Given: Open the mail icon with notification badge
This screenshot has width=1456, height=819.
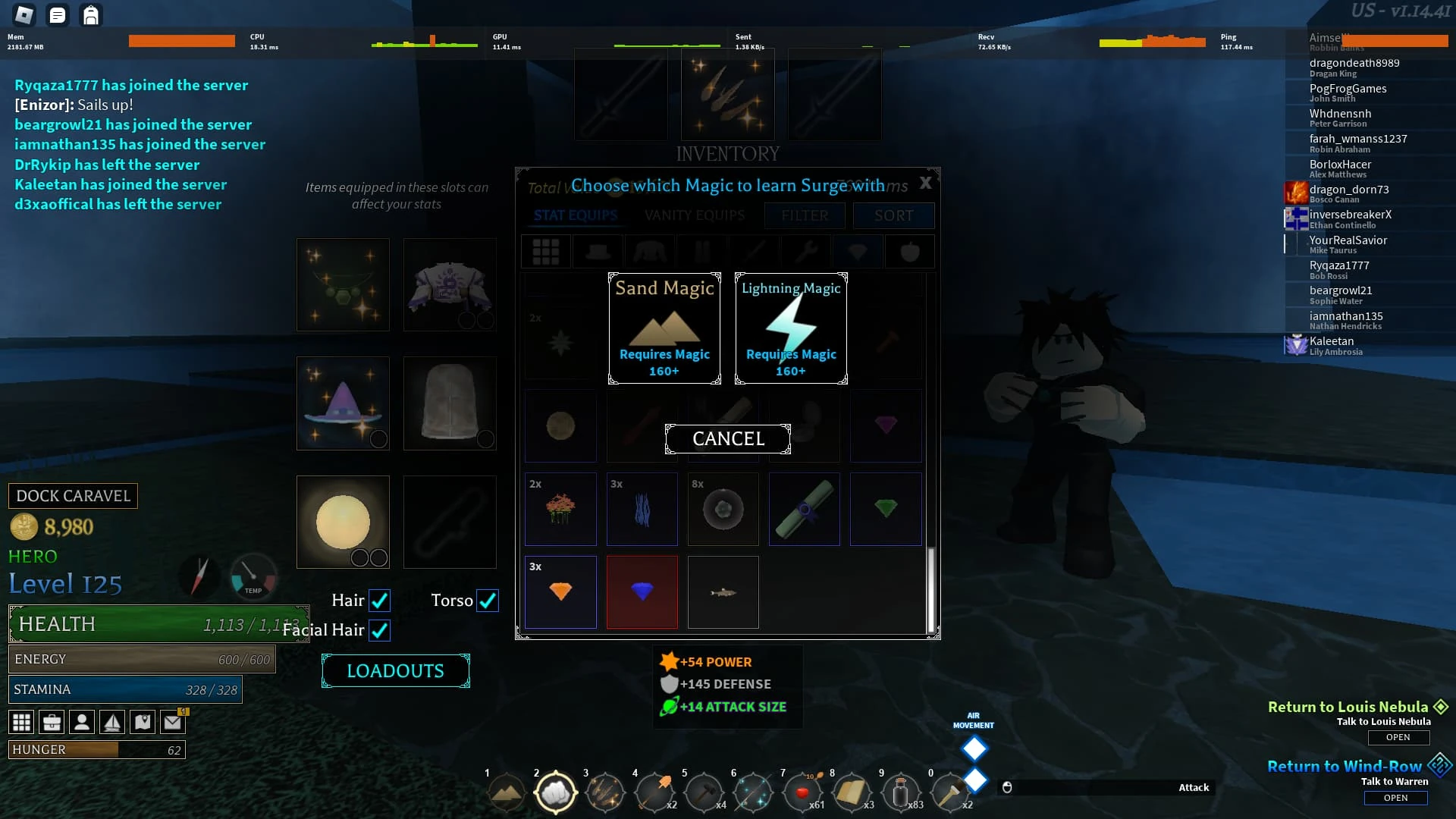Looking at the screenshot, I should point(172,722).
